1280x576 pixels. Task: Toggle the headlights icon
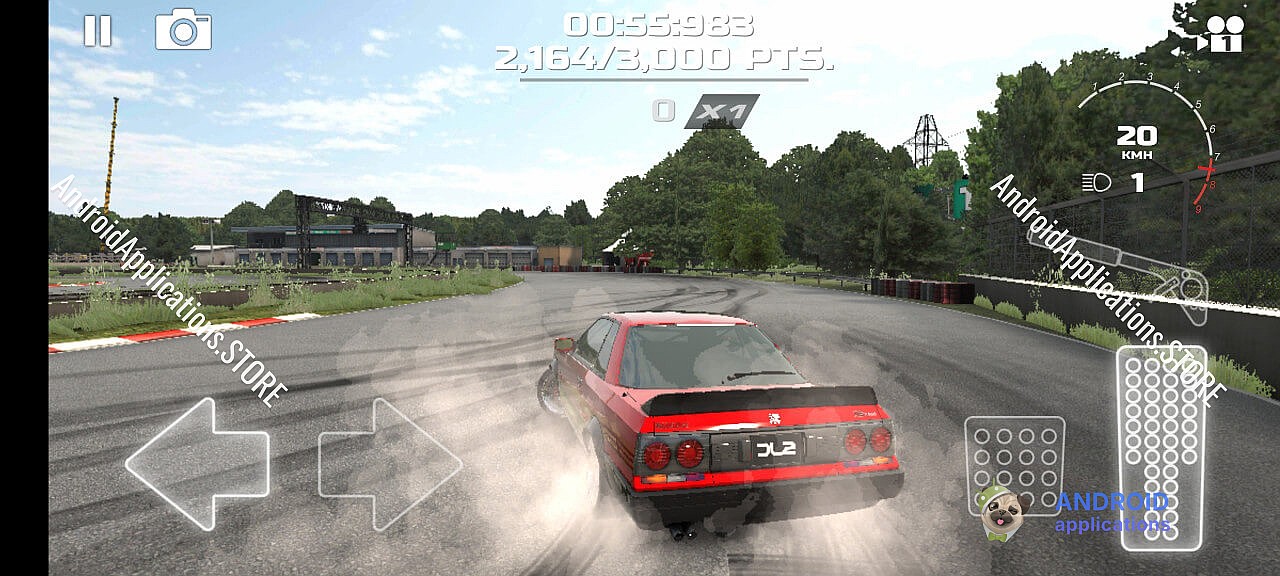click(x=1096, y=183)
